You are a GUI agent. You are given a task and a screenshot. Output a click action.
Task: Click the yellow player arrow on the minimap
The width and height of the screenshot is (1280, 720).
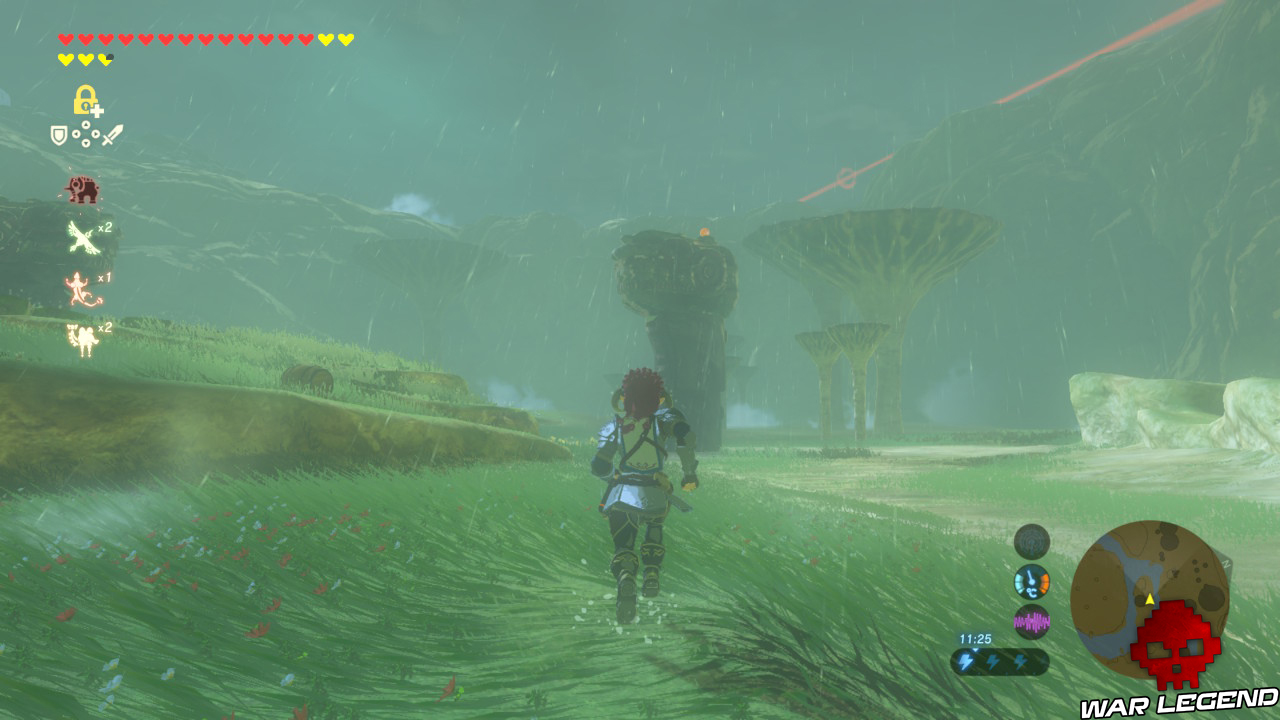[x=1149, y=599]
